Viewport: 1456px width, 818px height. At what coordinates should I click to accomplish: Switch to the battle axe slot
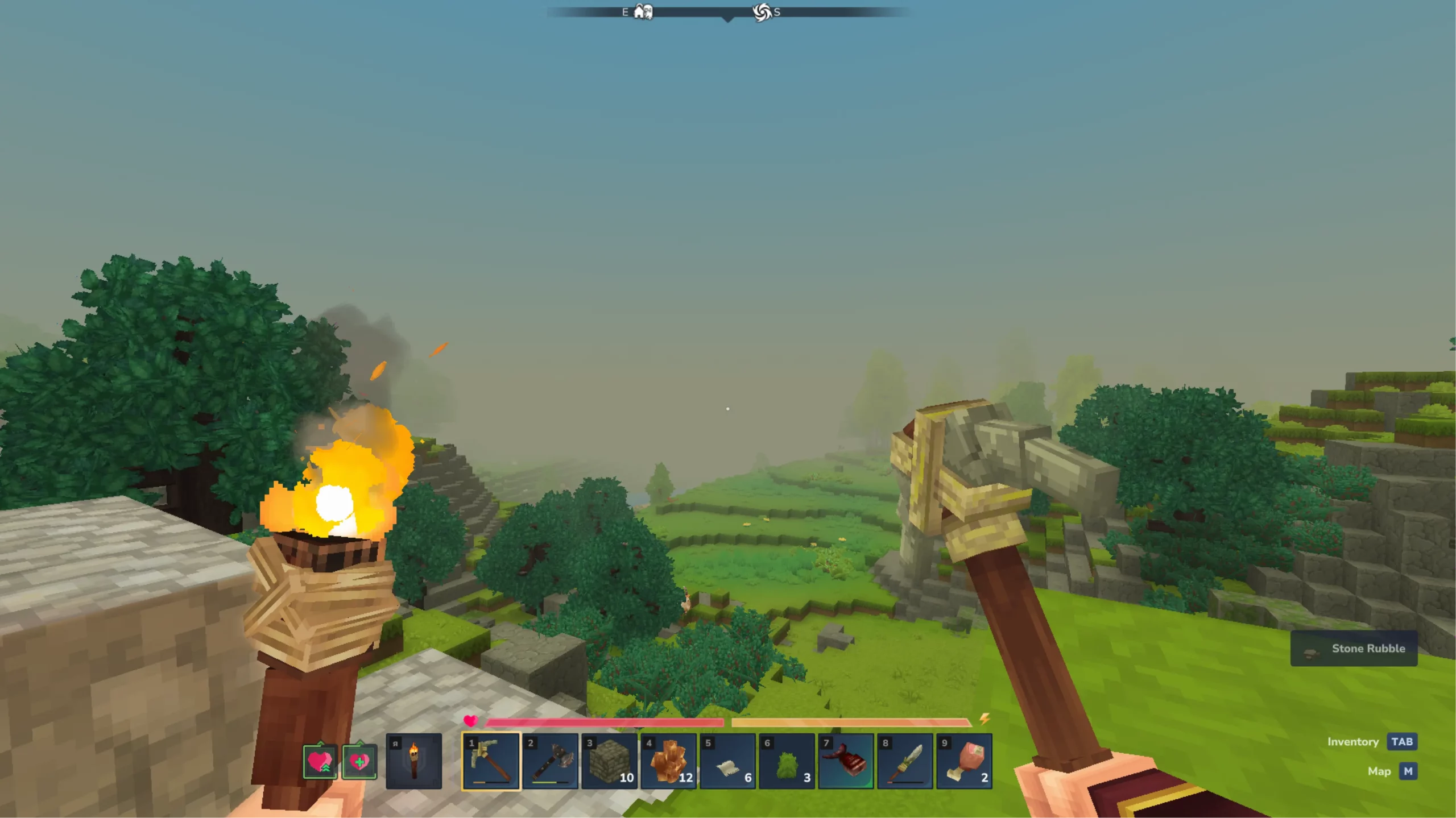(550, 761)
